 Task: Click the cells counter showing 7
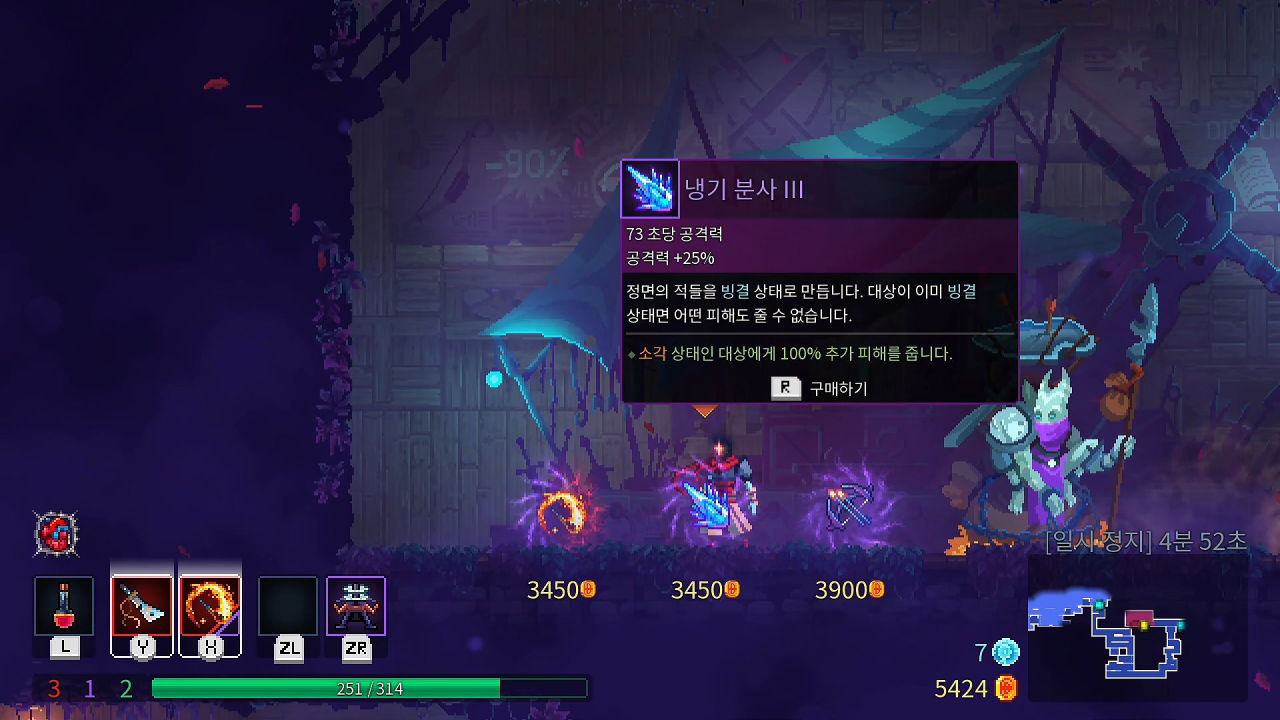pyautogui.click(x=997, y=650)
